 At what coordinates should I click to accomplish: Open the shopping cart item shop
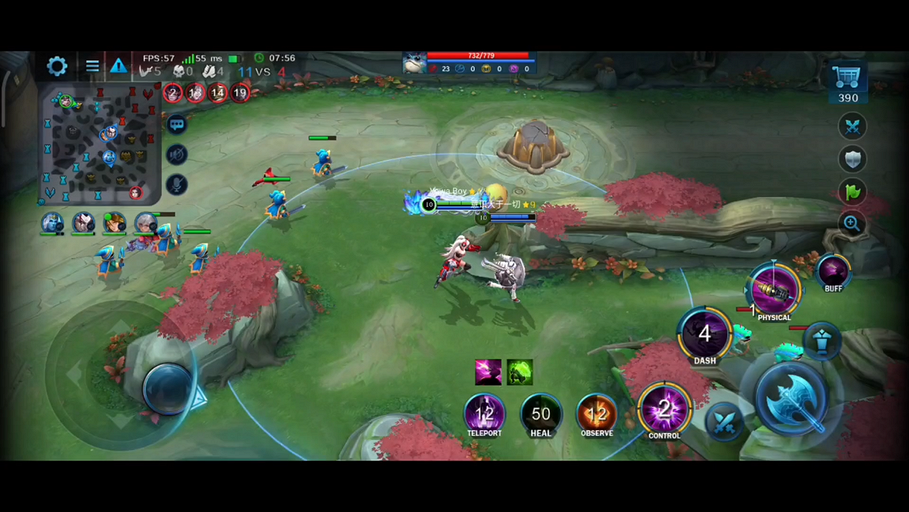coord(847,78)
